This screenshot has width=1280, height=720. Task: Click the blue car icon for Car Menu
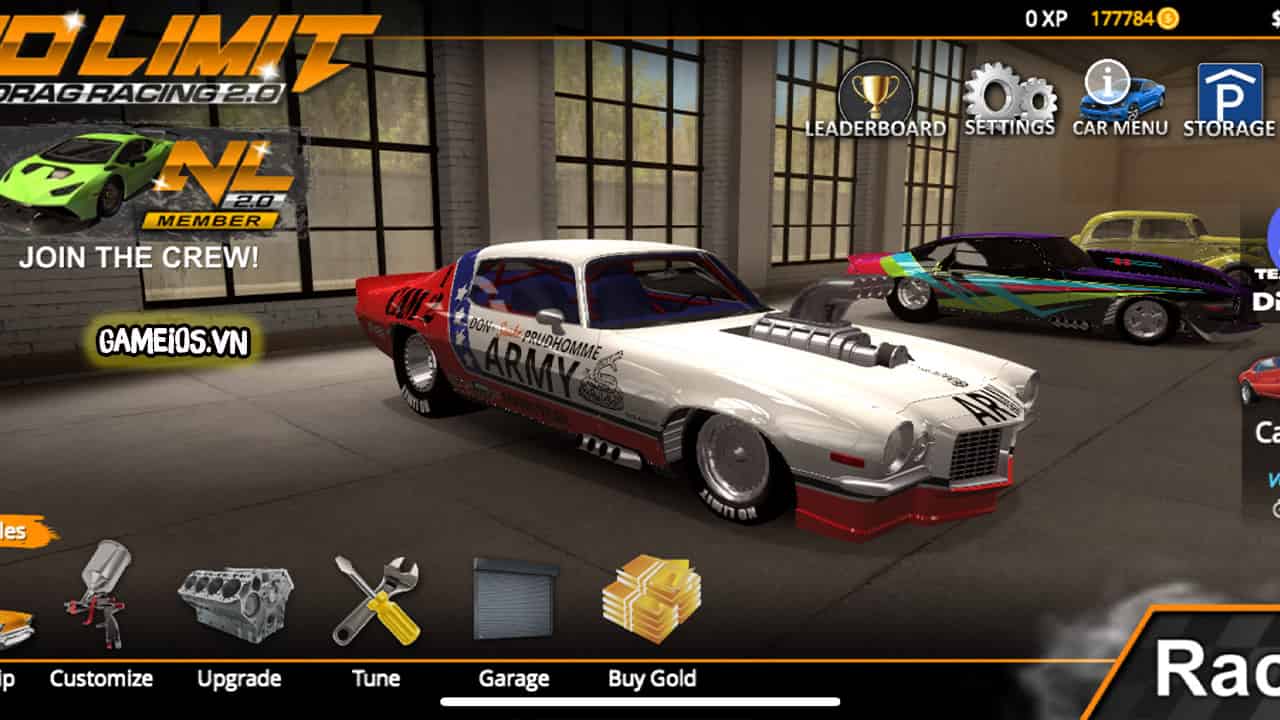[1118, 95]
